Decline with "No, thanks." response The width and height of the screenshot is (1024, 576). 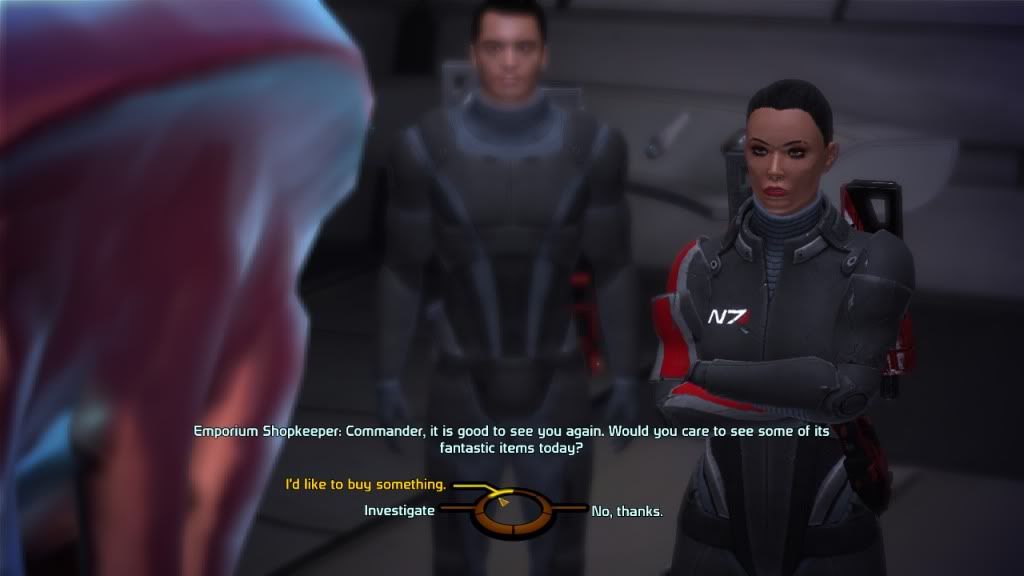coord(627,511)
